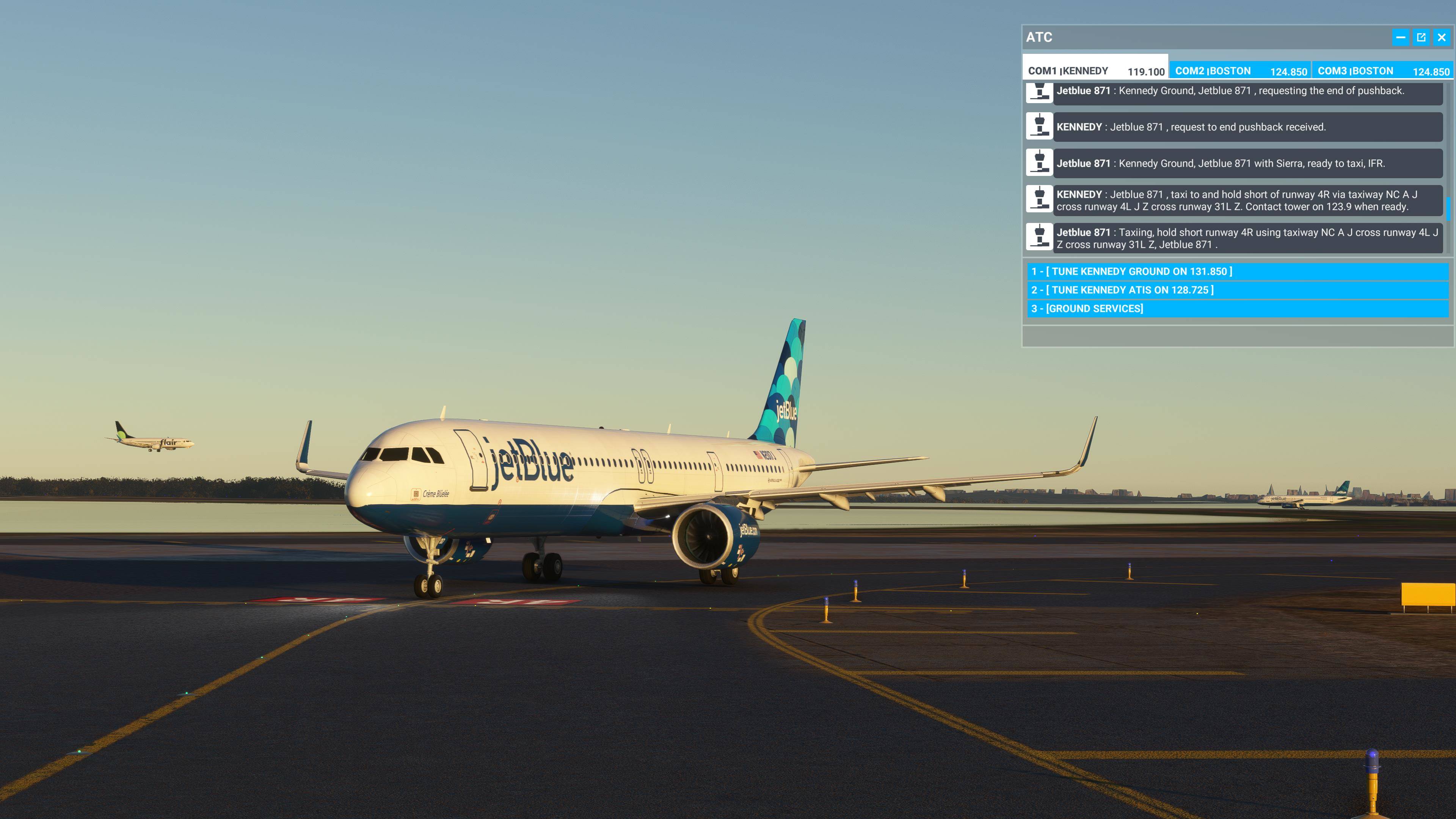Minimize the ATC panel
1456x819 pixels.
pos(1400,37)
